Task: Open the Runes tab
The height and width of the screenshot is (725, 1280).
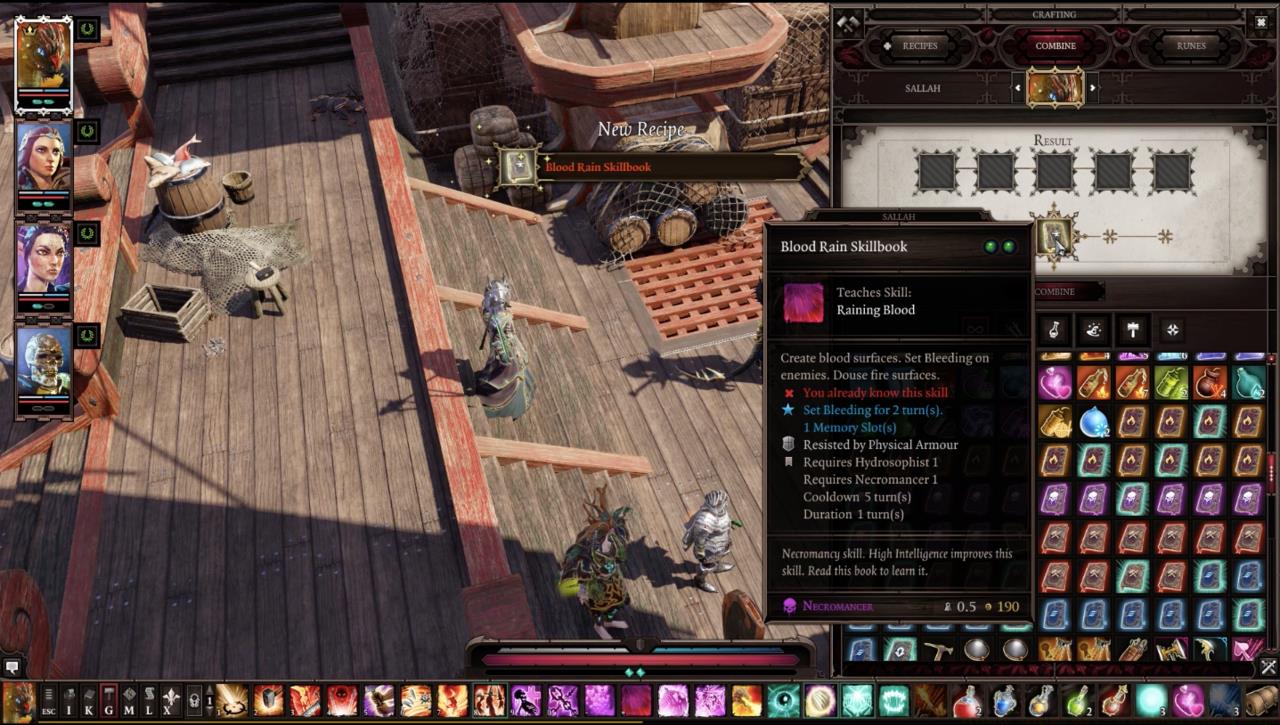Action: click(1190, 46)
